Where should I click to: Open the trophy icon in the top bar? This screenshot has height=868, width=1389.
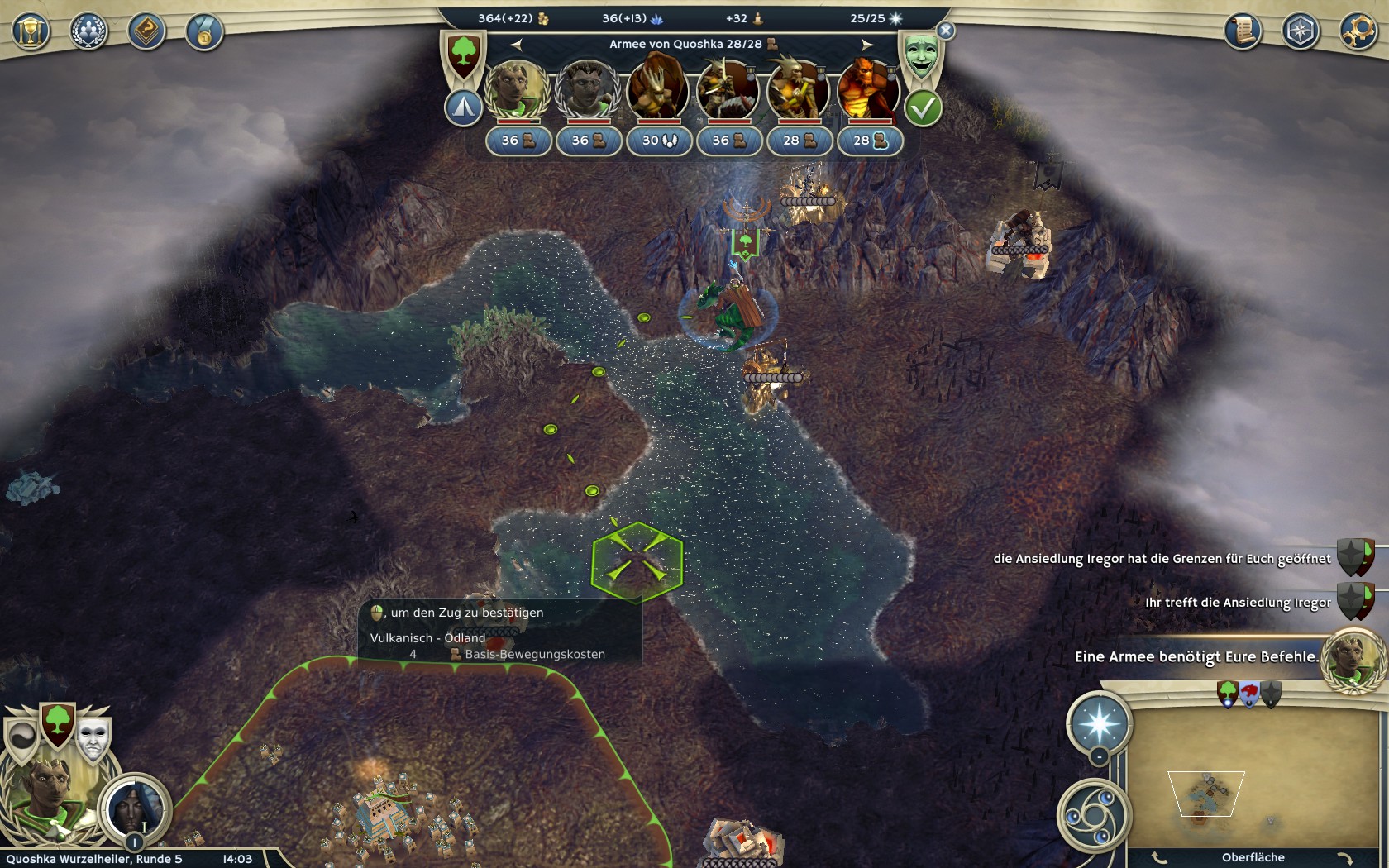(31, 32)
